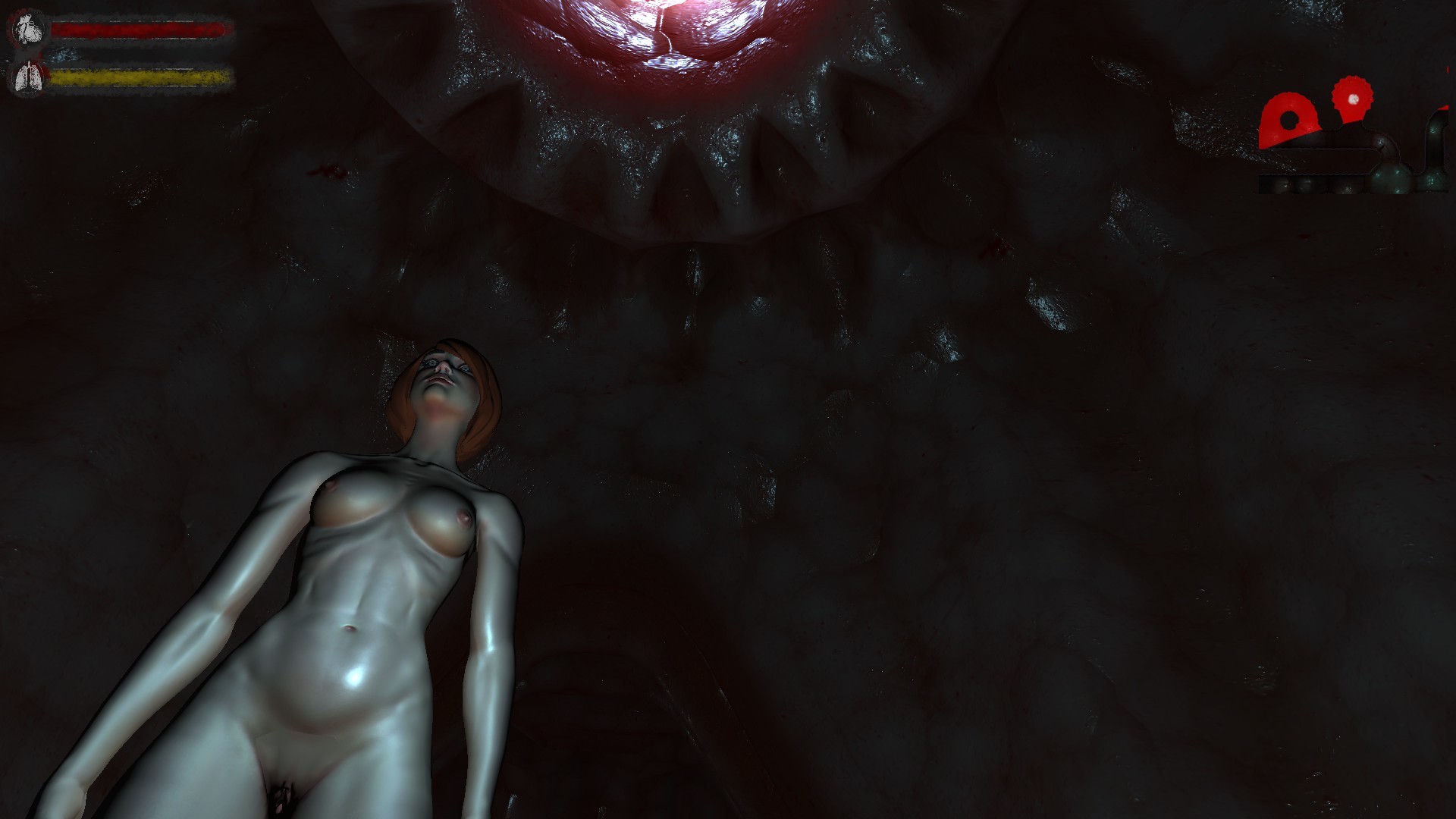Click the white dot inside the spiked icon
Viewport: 1456px width, 819px height.
(x=1354, y=99)
